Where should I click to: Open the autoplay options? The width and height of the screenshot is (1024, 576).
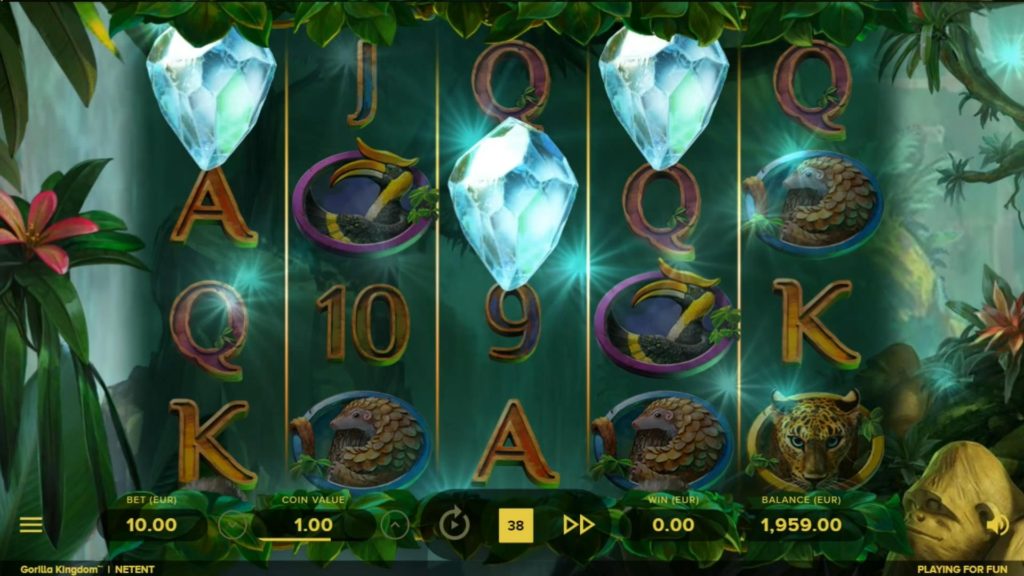click(454, 524)
